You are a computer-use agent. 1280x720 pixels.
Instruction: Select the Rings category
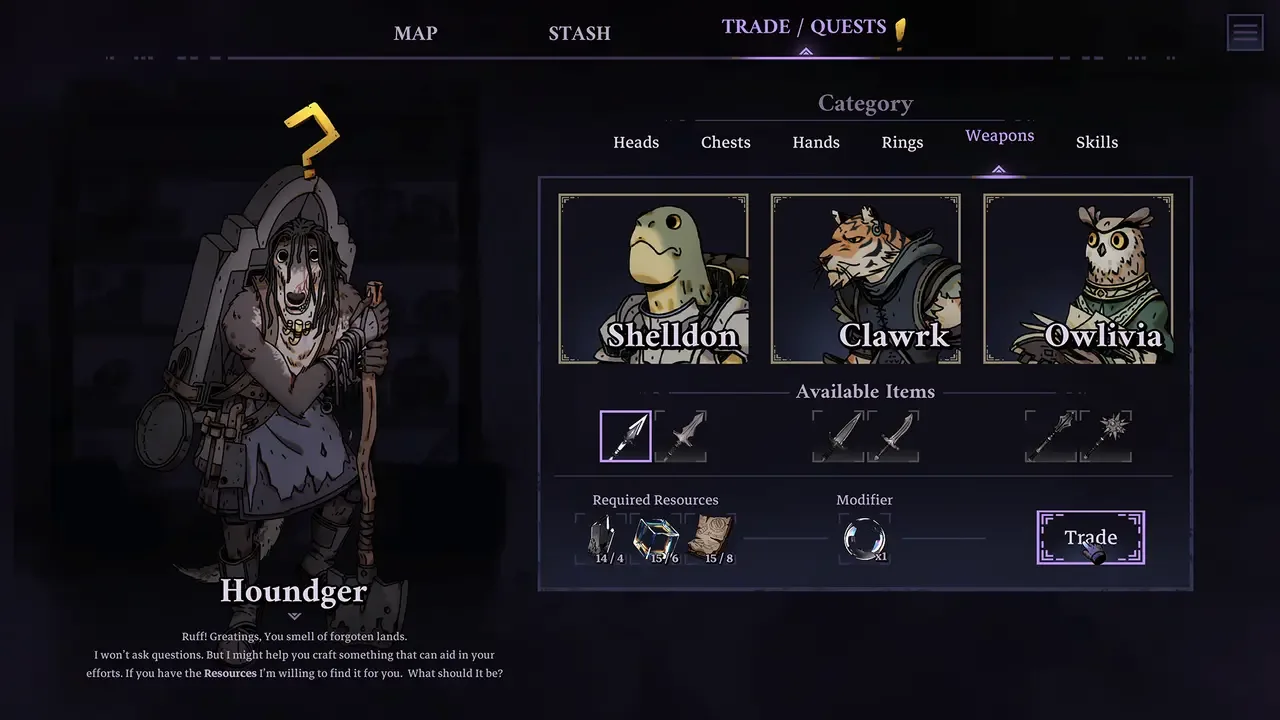(902, 142)
